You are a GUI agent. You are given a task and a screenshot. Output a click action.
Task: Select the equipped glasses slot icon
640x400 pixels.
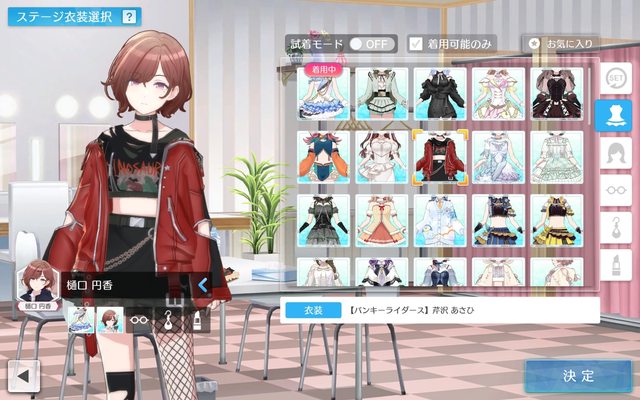click(x=141, y=320)
